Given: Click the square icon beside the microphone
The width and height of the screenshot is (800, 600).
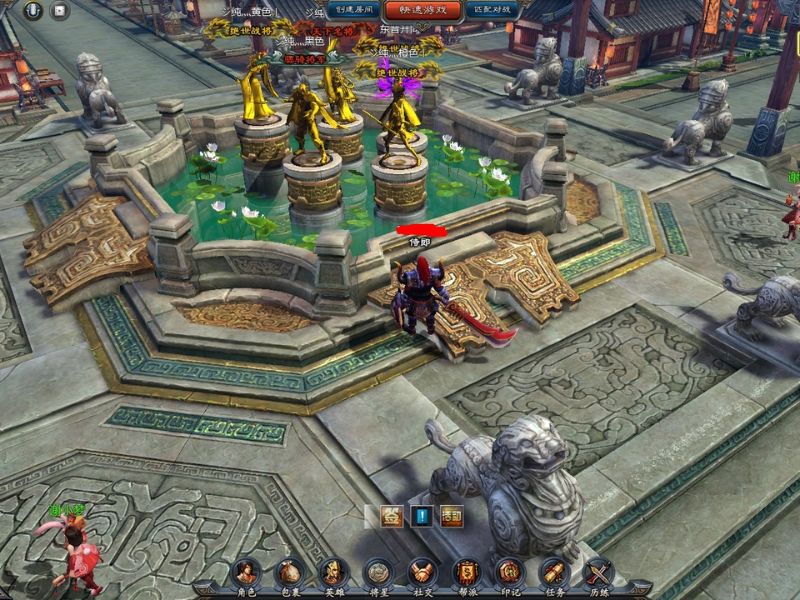Looking at the screenshot, I should tap(60, 11).
